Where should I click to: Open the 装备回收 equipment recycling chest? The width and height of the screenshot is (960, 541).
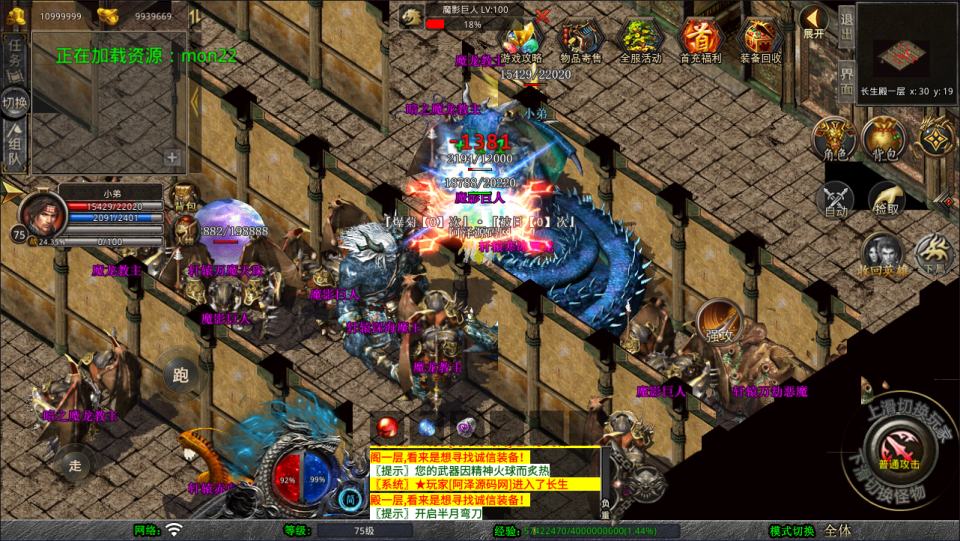(760, 40)
